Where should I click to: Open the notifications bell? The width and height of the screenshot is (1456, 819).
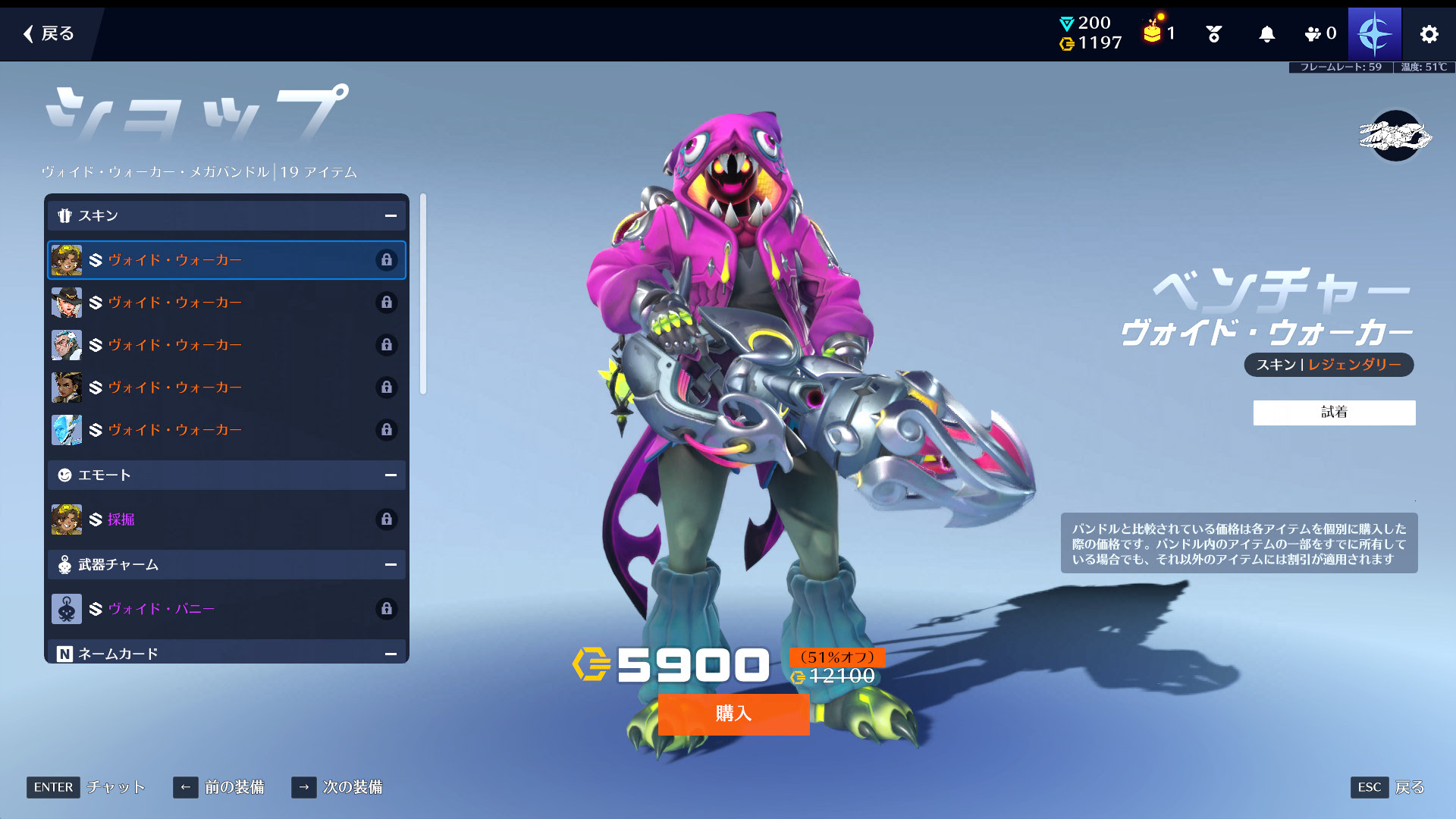1266,34
